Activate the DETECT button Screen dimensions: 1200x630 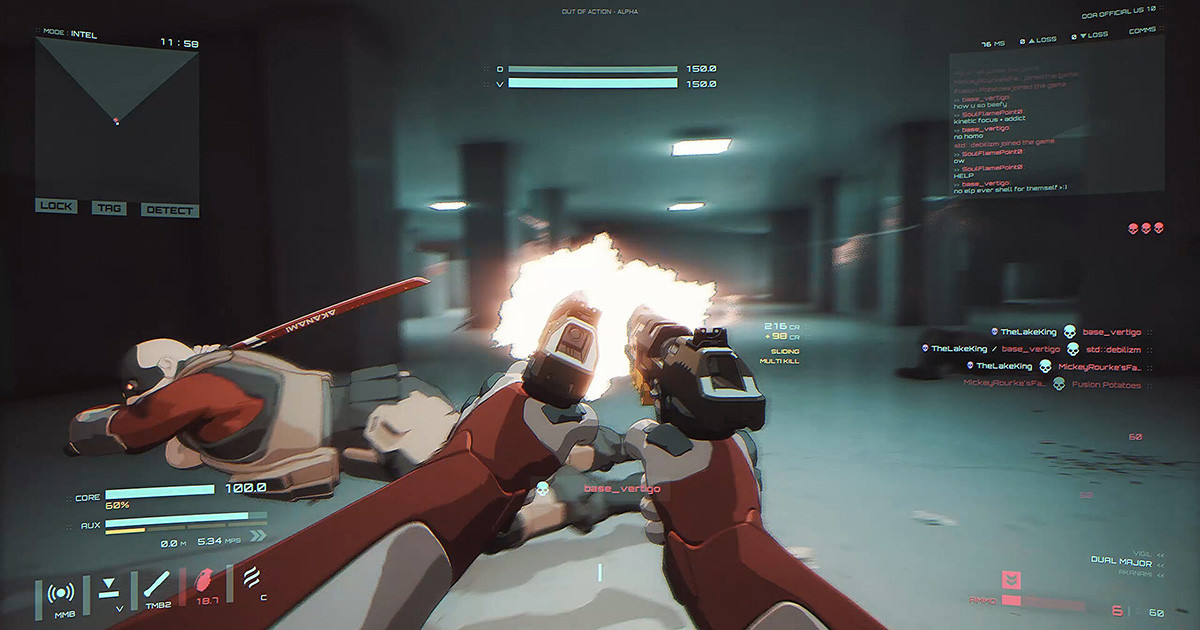coord(170,210)
